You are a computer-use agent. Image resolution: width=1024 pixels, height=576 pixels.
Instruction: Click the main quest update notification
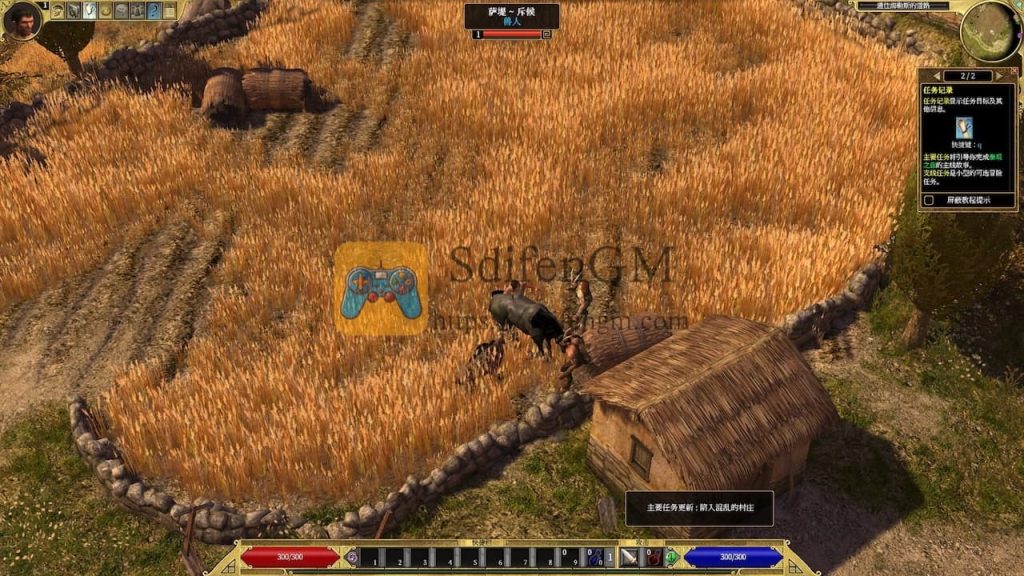pos(699,507)
